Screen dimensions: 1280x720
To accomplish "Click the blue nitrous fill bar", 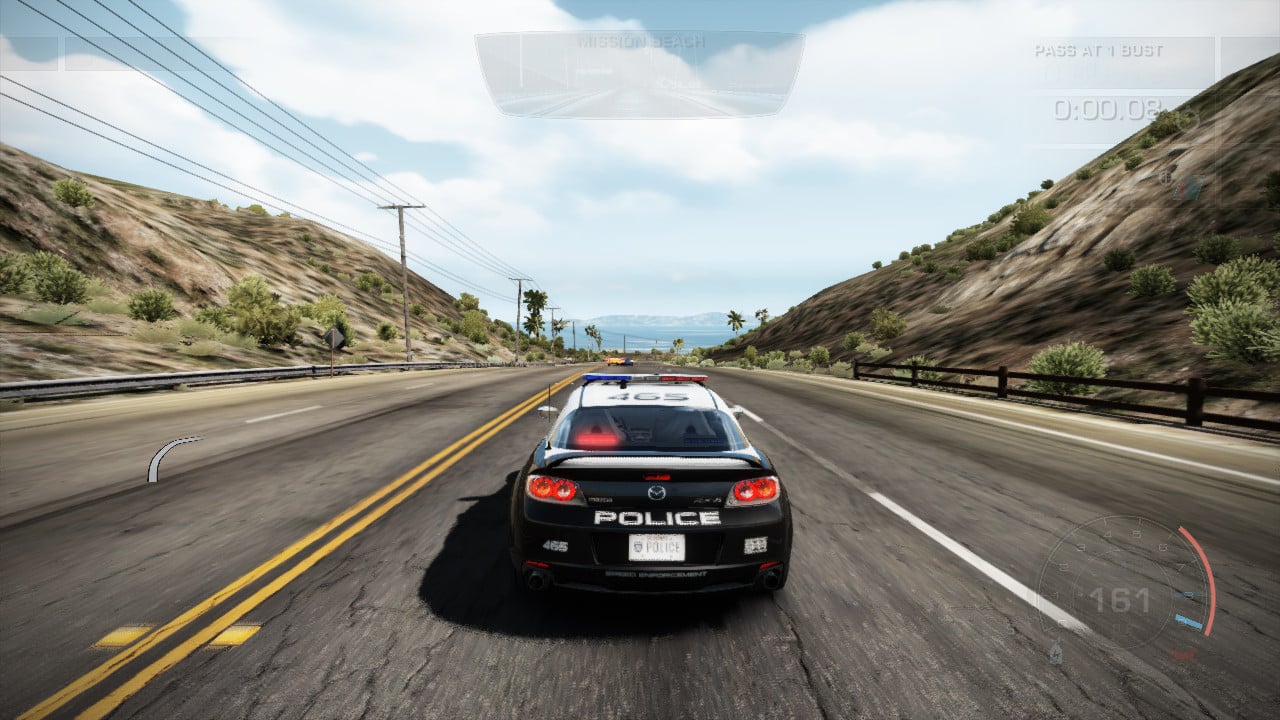I will 1188,619.
